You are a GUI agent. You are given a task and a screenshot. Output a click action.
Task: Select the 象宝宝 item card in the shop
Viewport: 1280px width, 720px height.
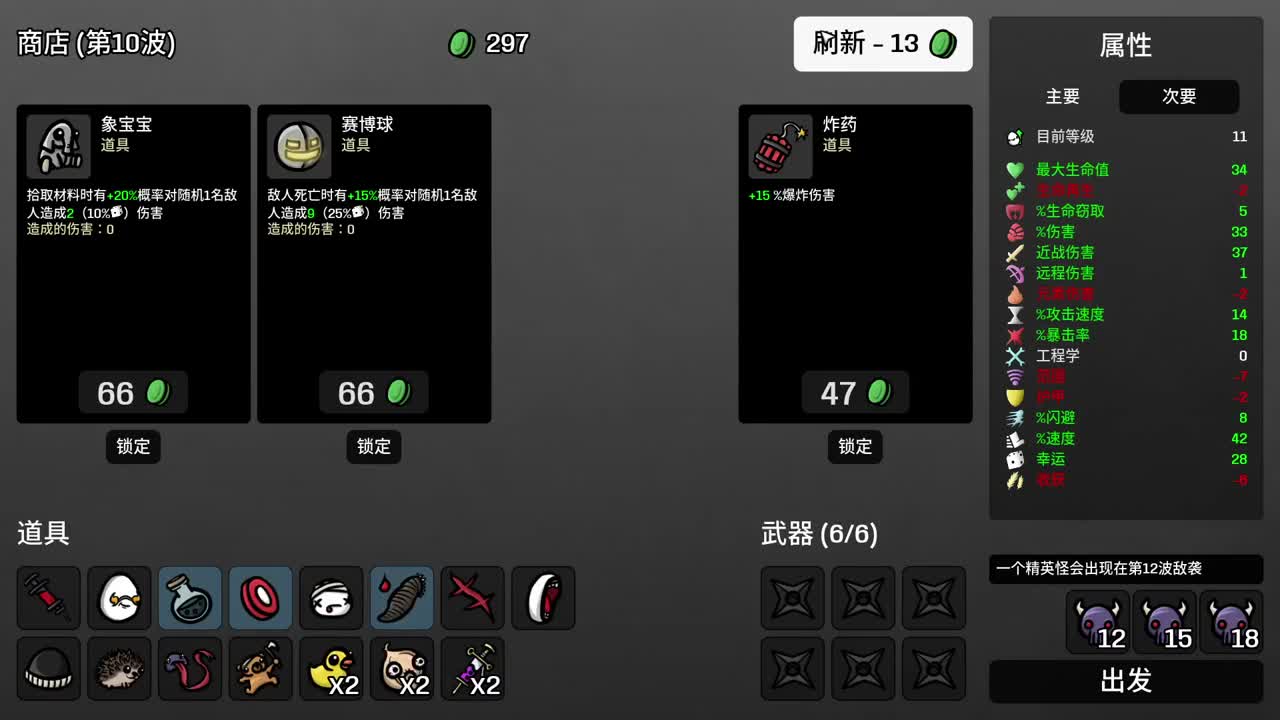pyautogui.click(x=133, y=260)
